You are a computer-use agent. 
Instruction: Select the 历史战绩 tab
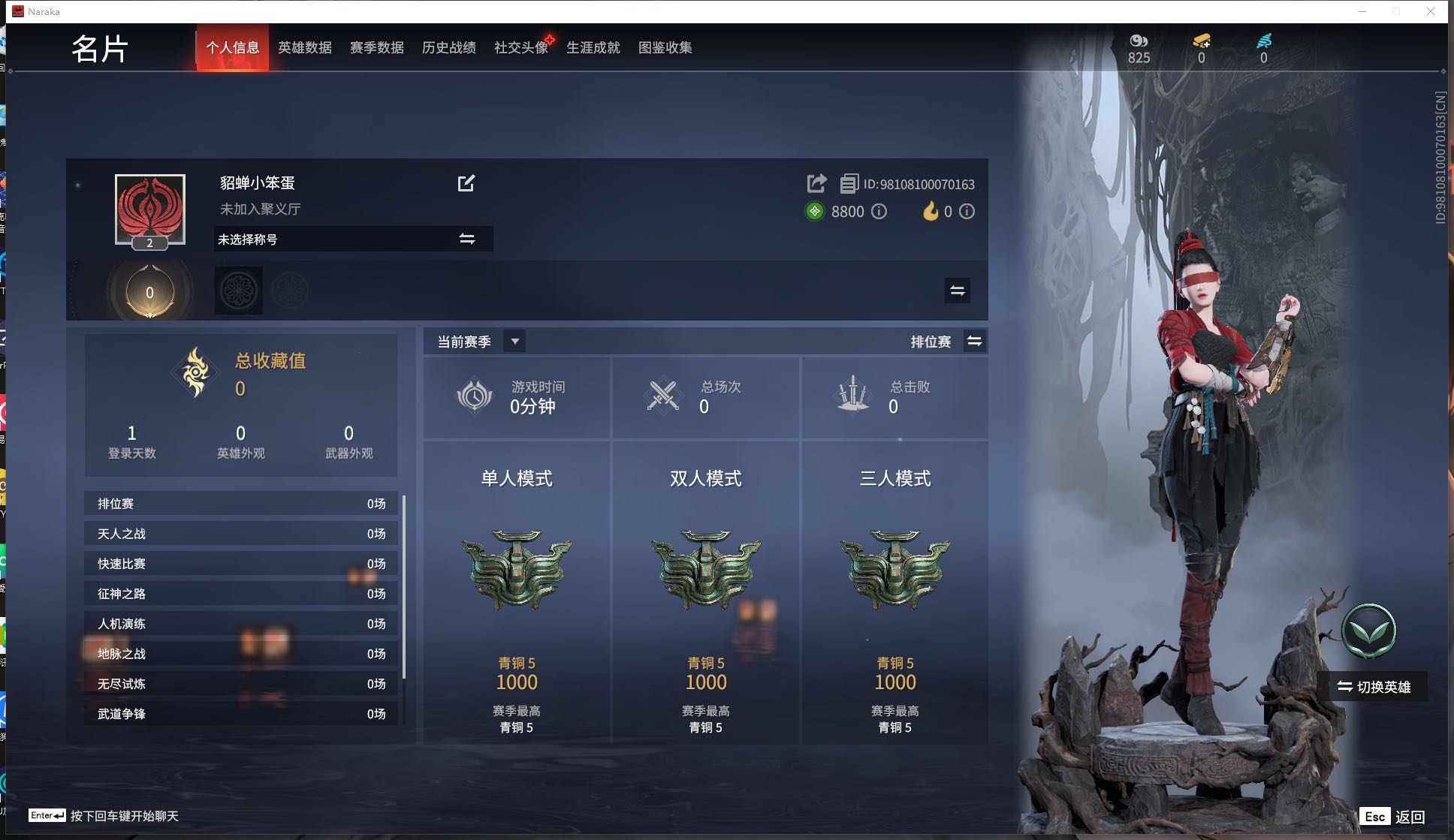(x=448, y=48)
